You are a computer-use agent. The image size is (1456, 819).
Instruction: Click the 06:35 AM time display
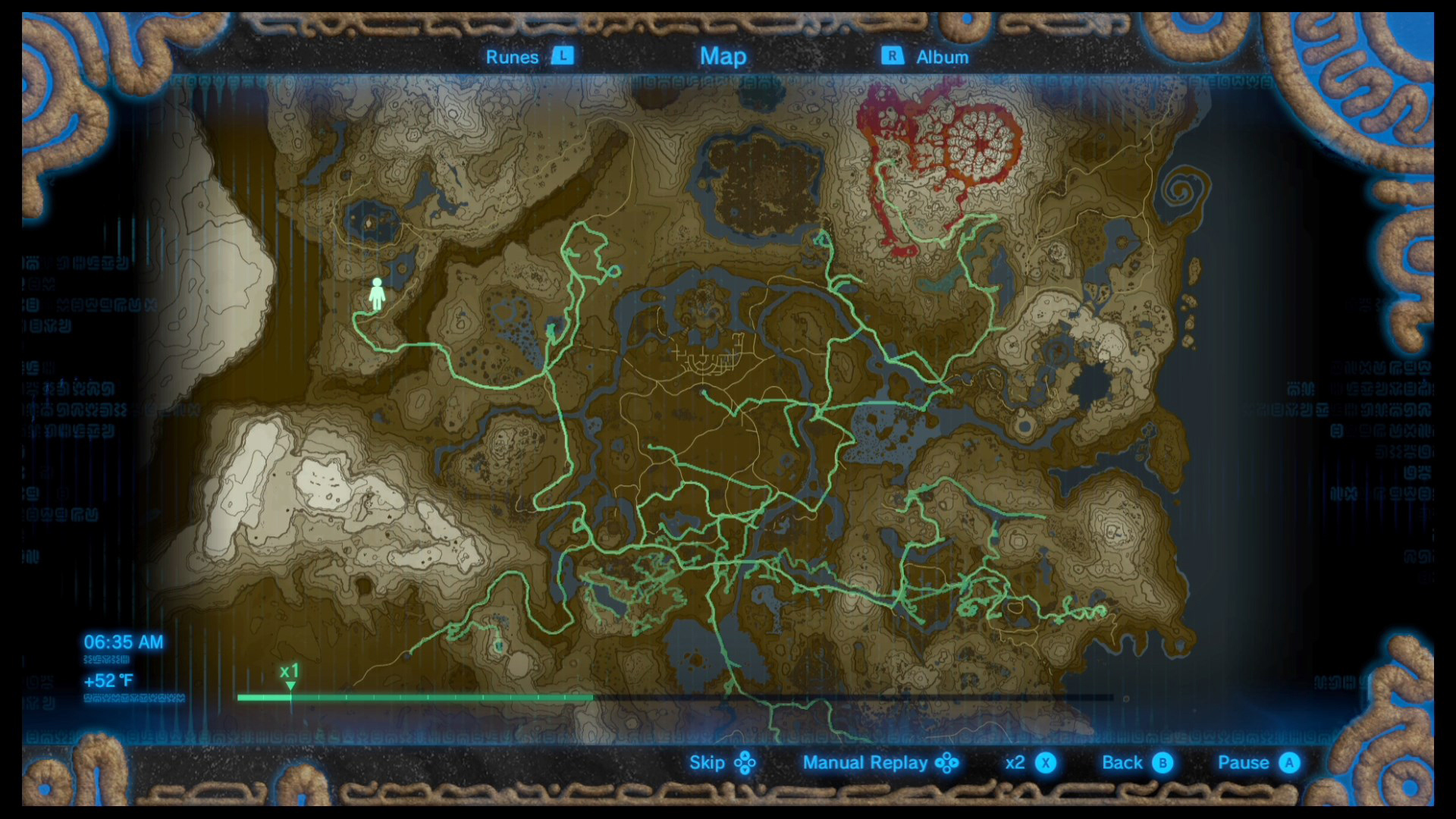click(124, 642)
